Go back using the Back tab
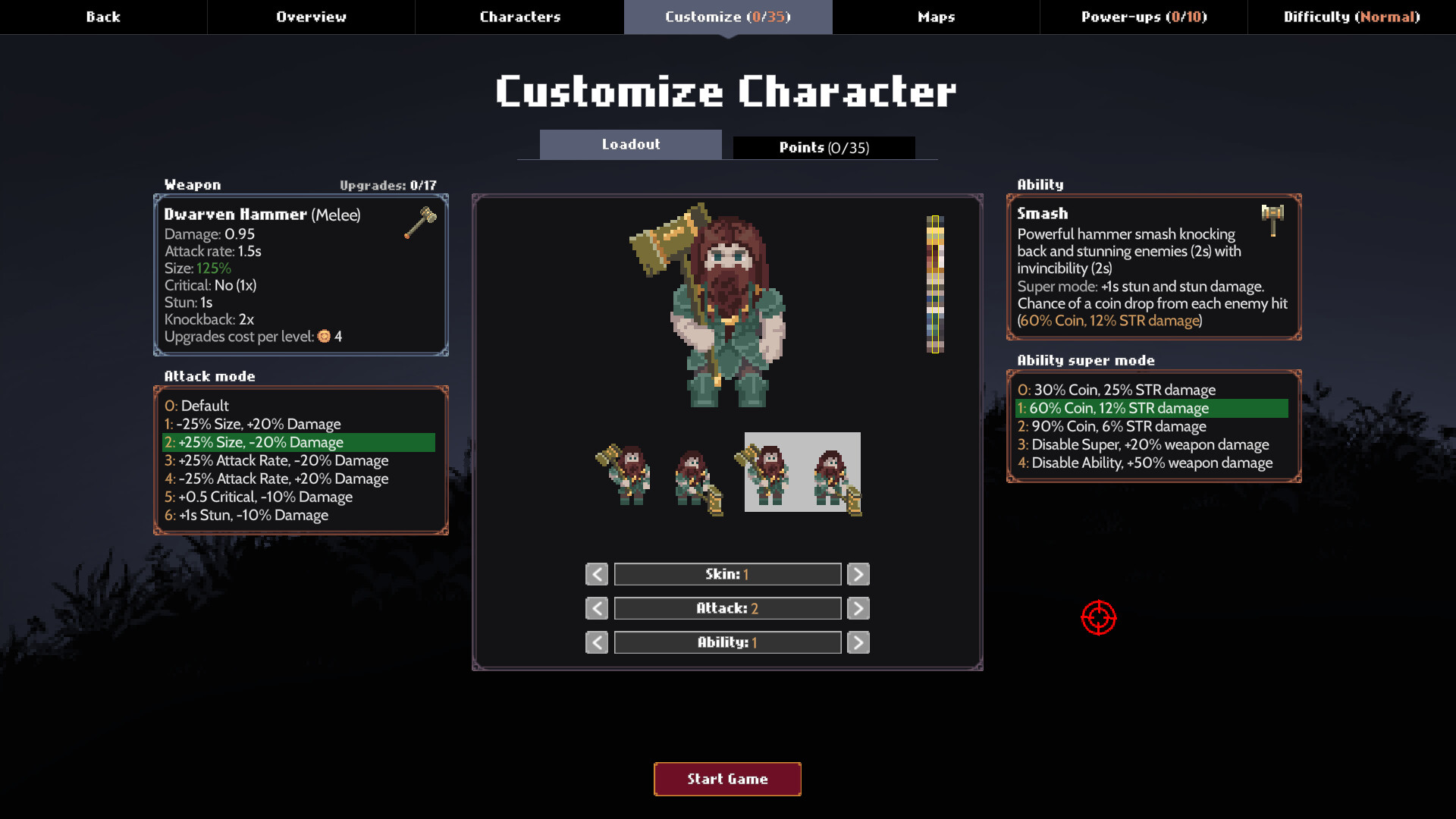Viewport: 1456px width, 819px height. (x=103, y=17)
